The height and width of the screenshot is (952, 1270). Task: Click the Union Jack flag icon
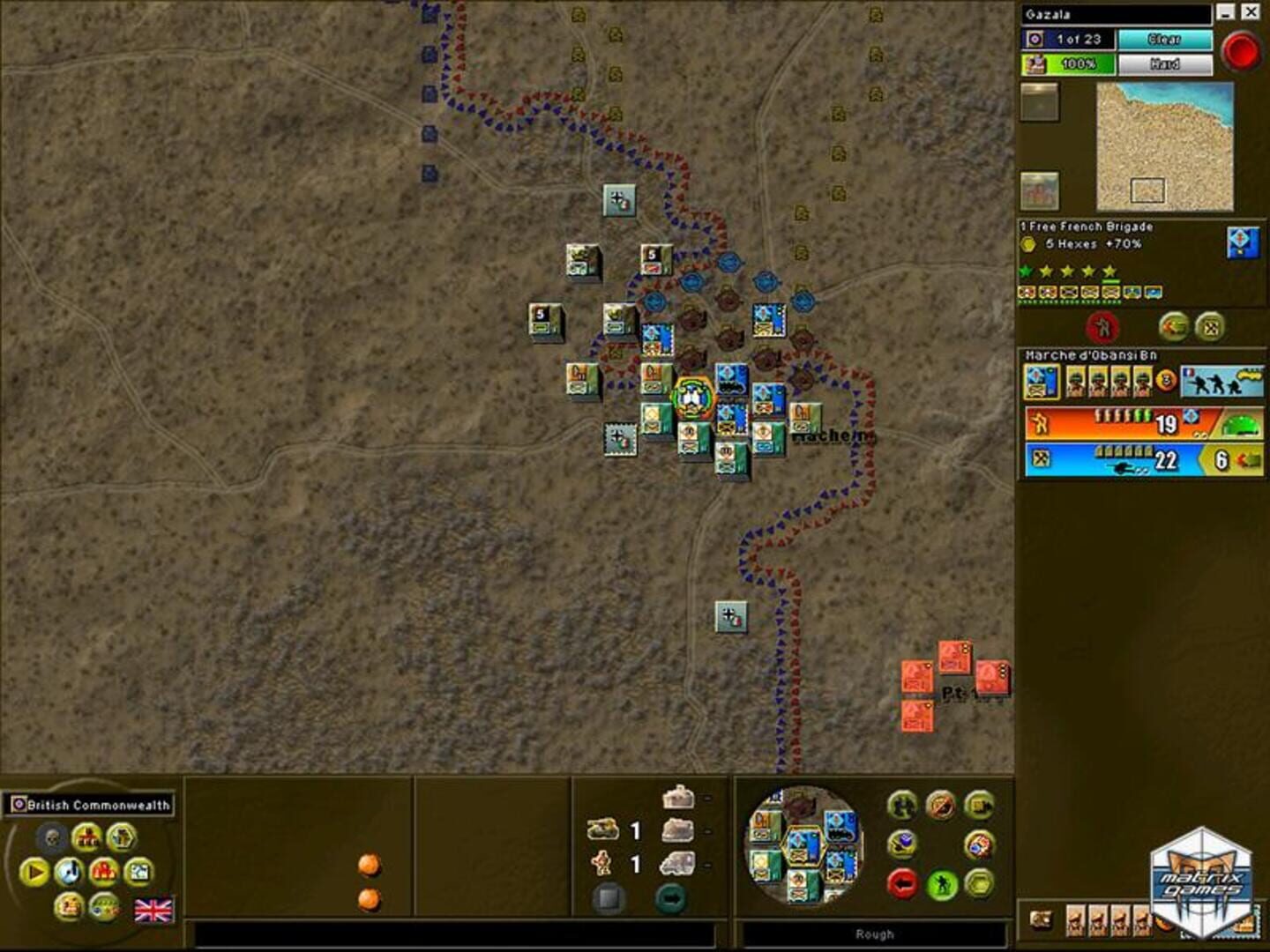pyautogui.click(x=153, y=911)
